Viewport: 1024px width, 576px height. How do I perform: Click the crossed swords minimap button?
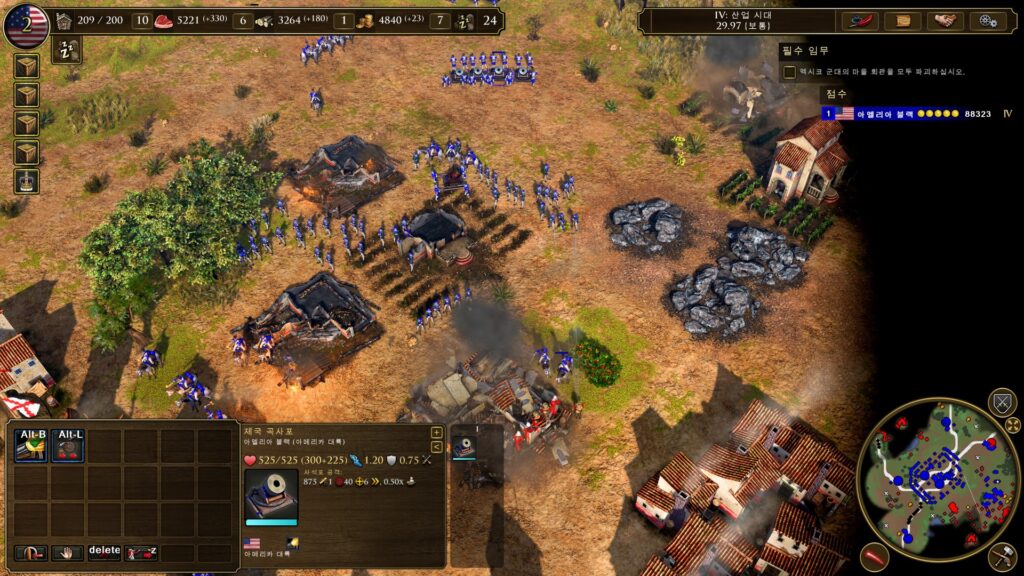point(1000,404)
